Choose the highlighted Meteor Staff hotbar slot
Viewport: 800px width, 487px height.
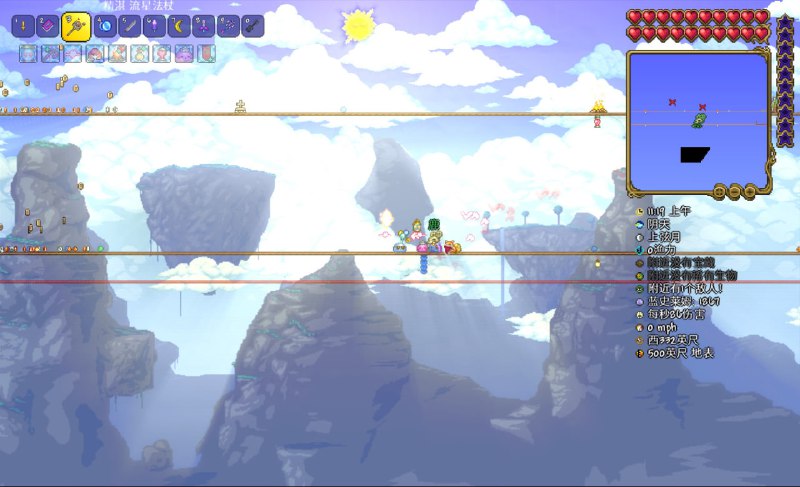click(76, 26)
